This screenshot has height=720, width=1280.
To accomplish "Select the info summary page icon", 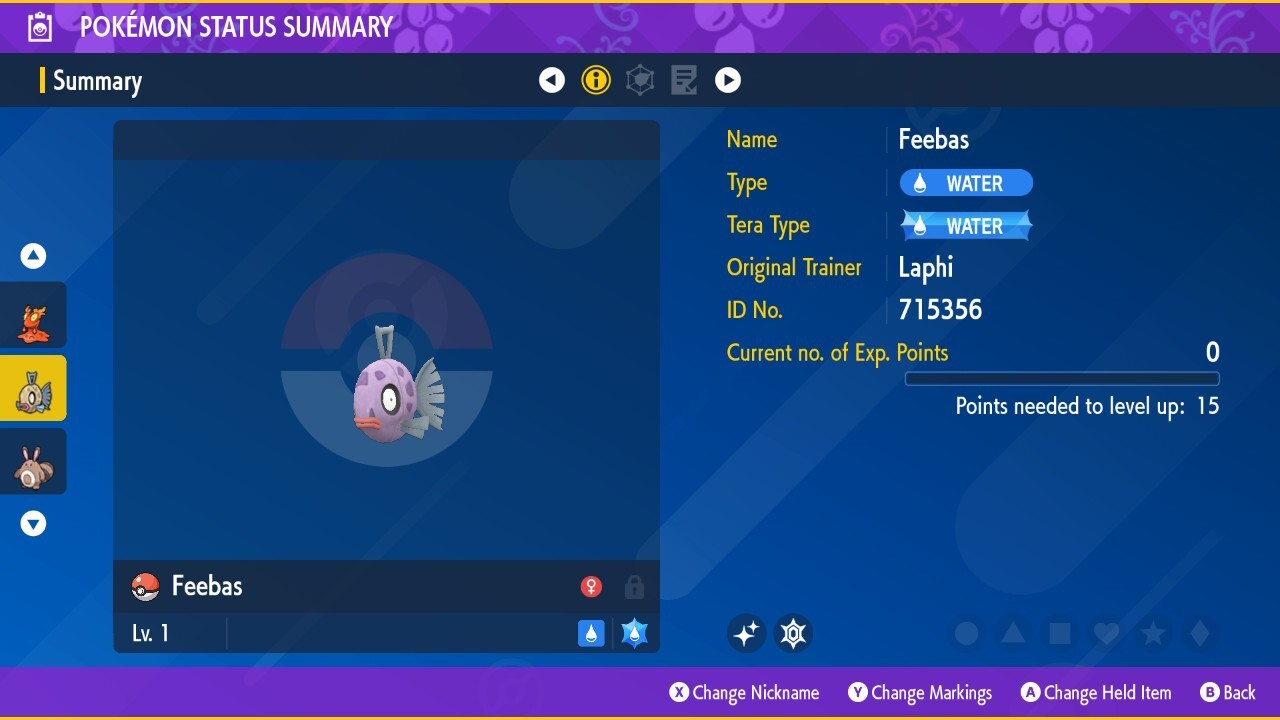I will [x=596, y=80].
